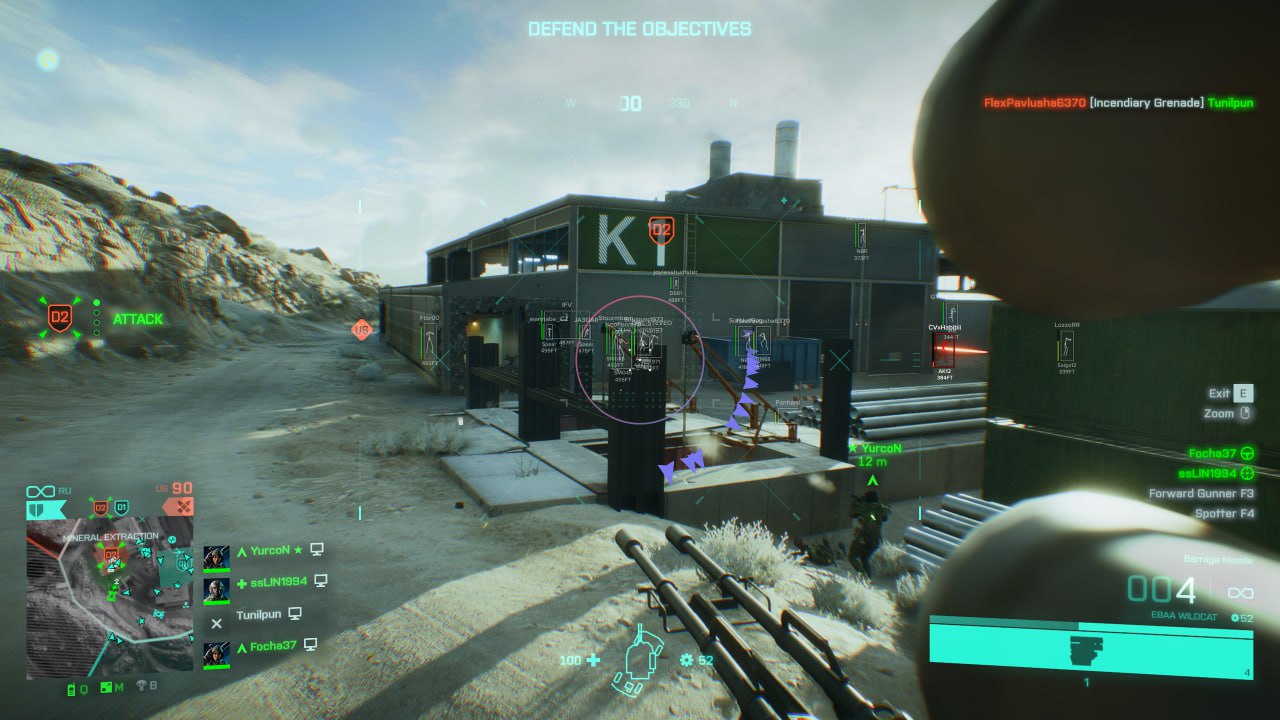Screen dimensions: 1280x720
Task: Click the US enemy marker diamond on the road
Action: click(361, 329)
